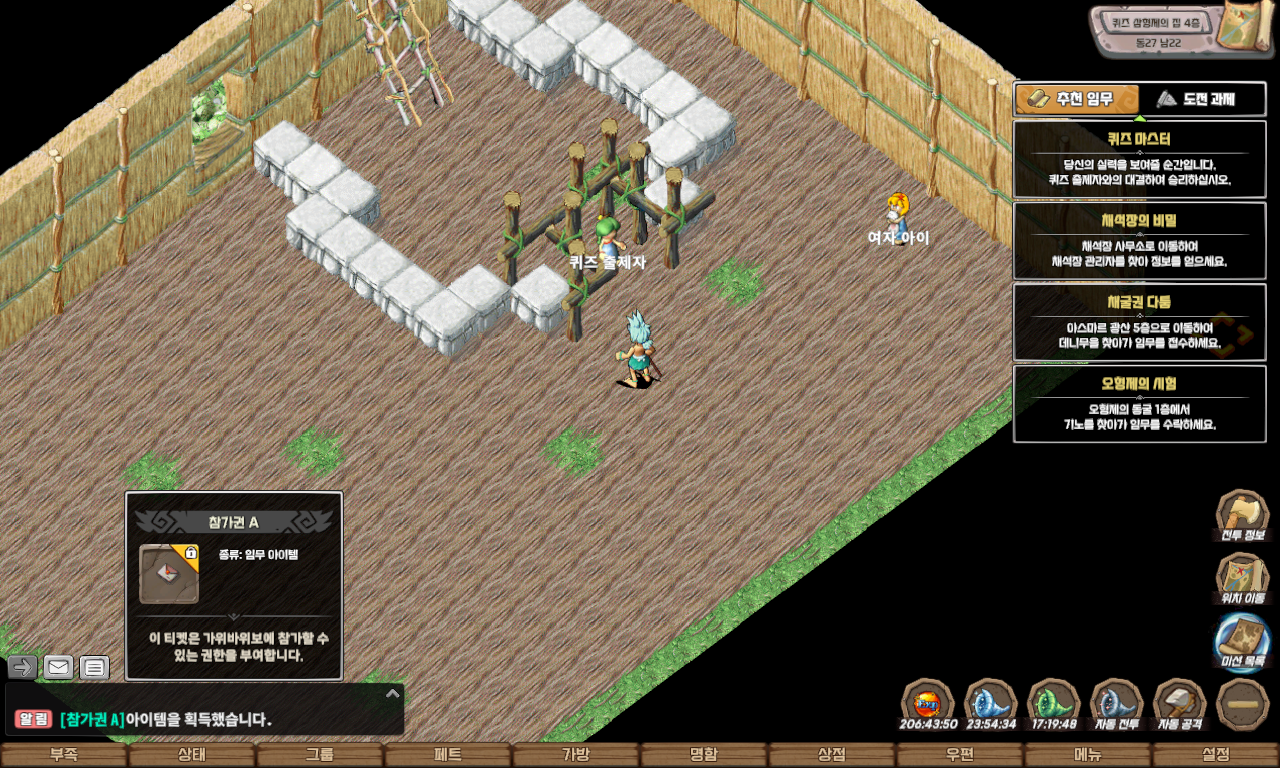Open the 가방 (bag) inventory

click(x=575, y=755)
